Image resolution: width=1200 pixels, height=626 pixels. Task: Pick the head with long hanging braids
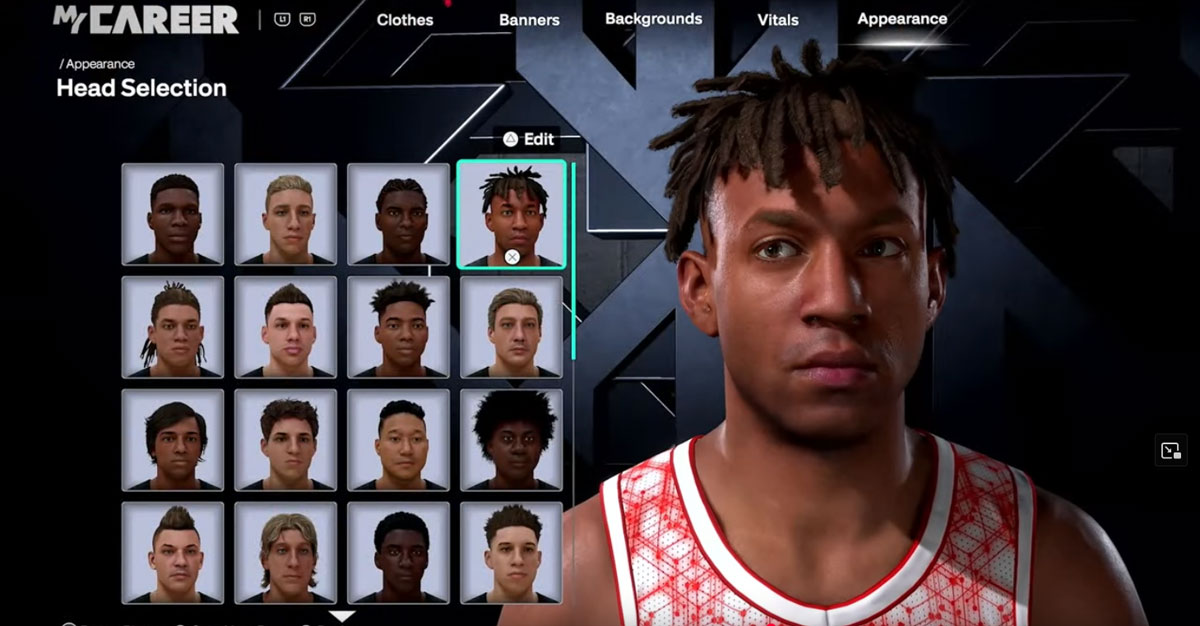tap(173, 327)
